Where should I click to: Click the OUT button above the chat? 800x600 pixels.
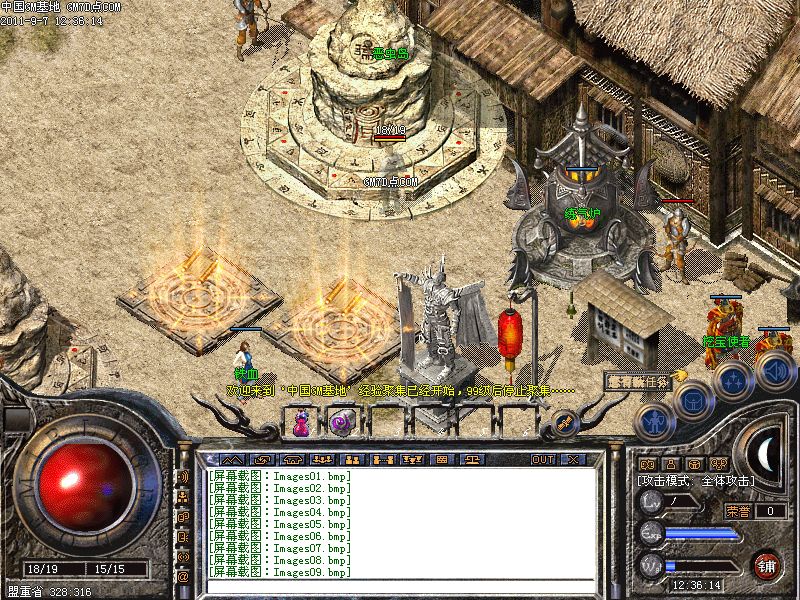[x=543, y=459]
